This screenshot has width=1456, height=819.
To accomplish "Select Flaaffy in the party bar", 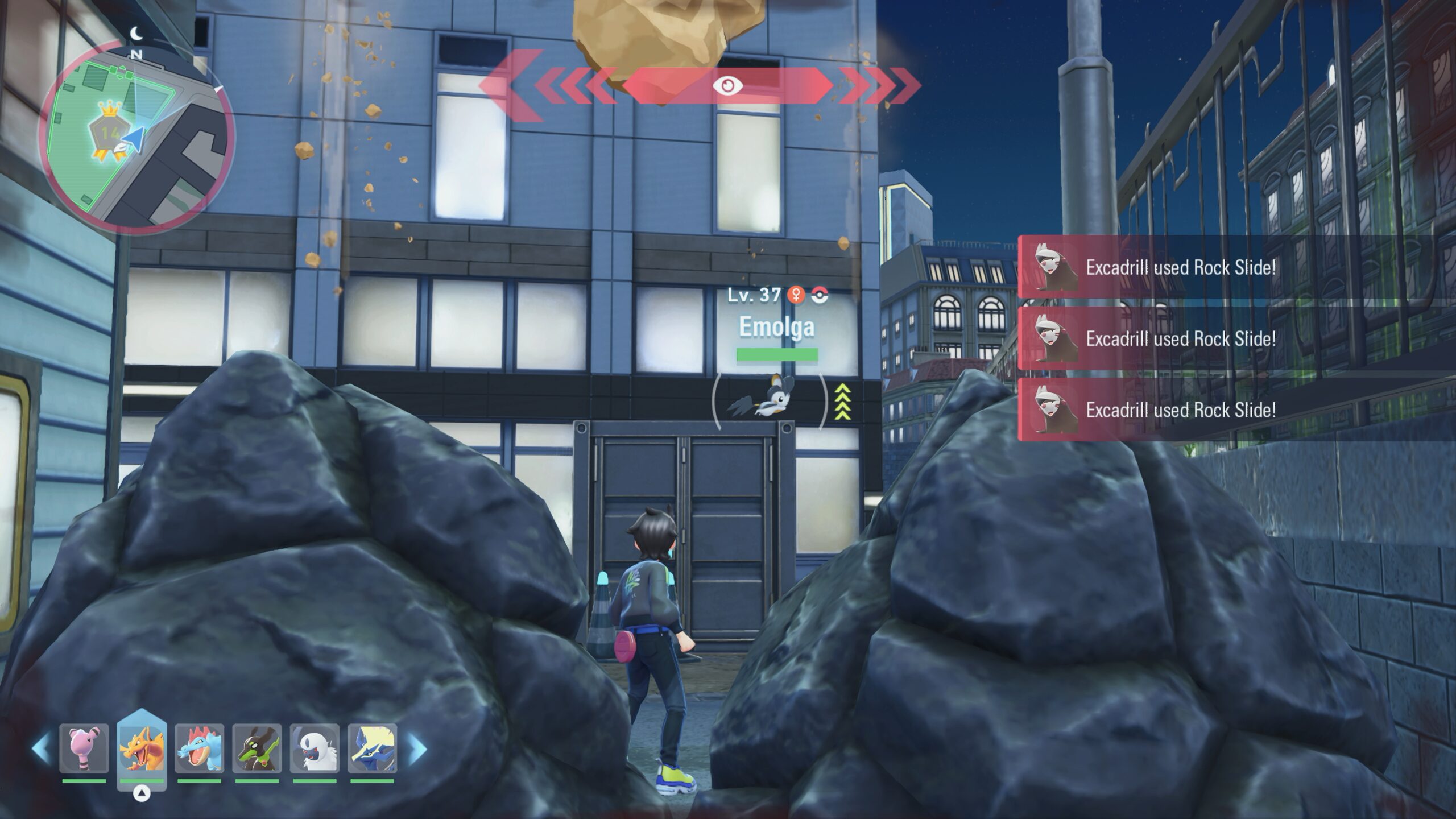I will tap(84, 748).
